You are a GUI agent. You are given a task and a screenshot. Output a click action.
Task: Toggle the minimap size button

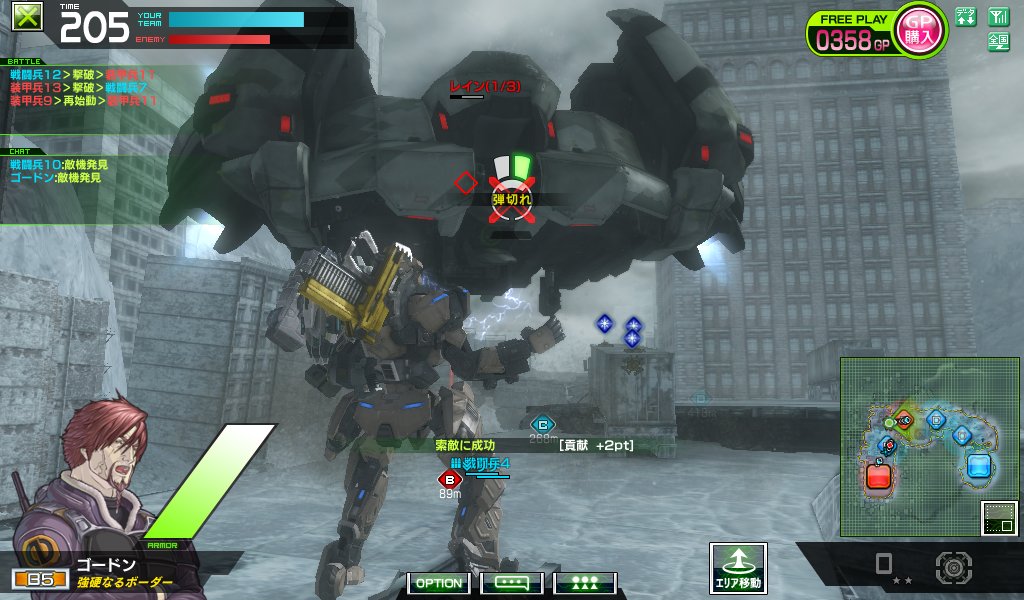[x=998, y=518]
